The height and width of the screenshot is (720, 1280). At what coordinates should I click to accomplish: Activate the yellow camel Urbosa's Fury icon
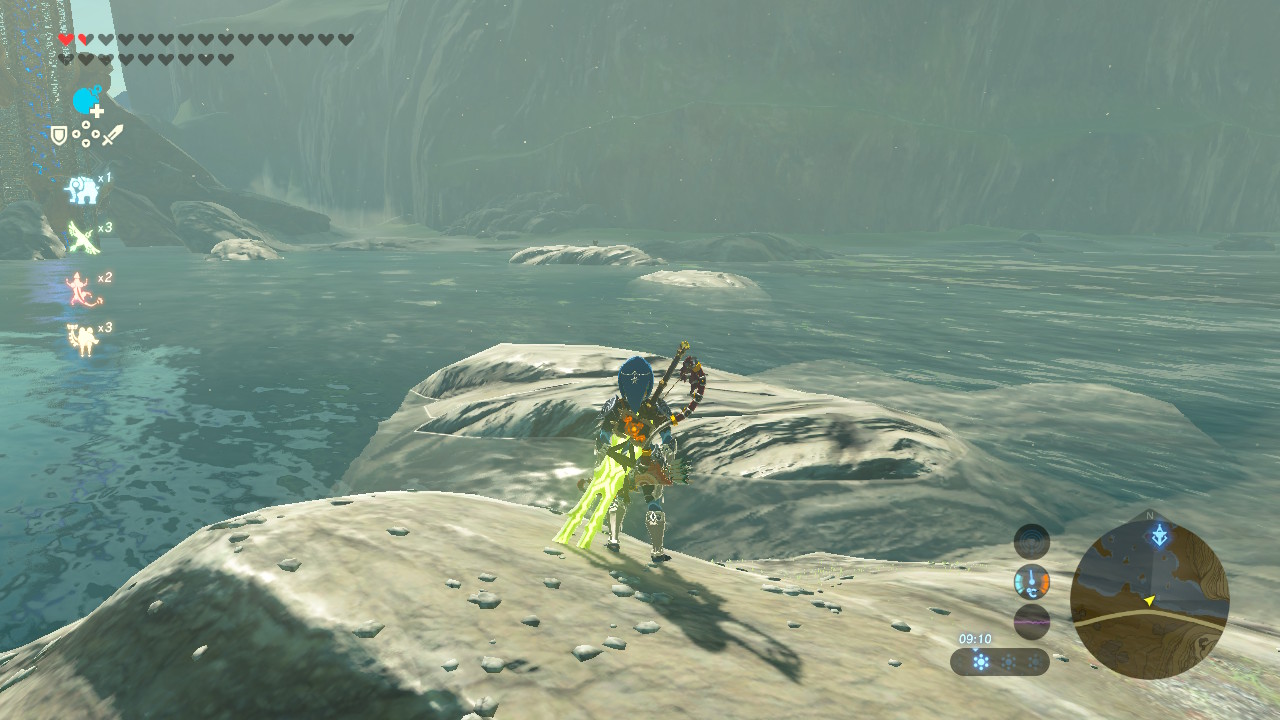pos(81,339)
